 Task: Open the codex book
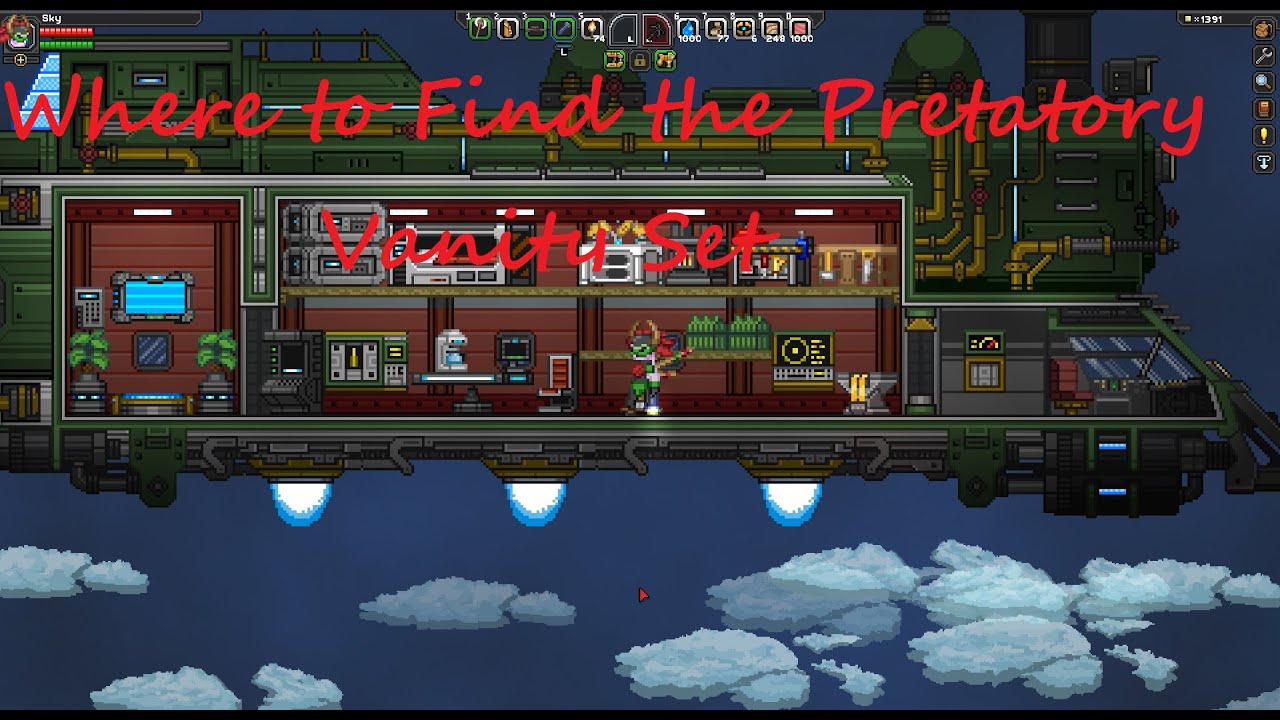pyautogui.click(x=1263, y=110)
